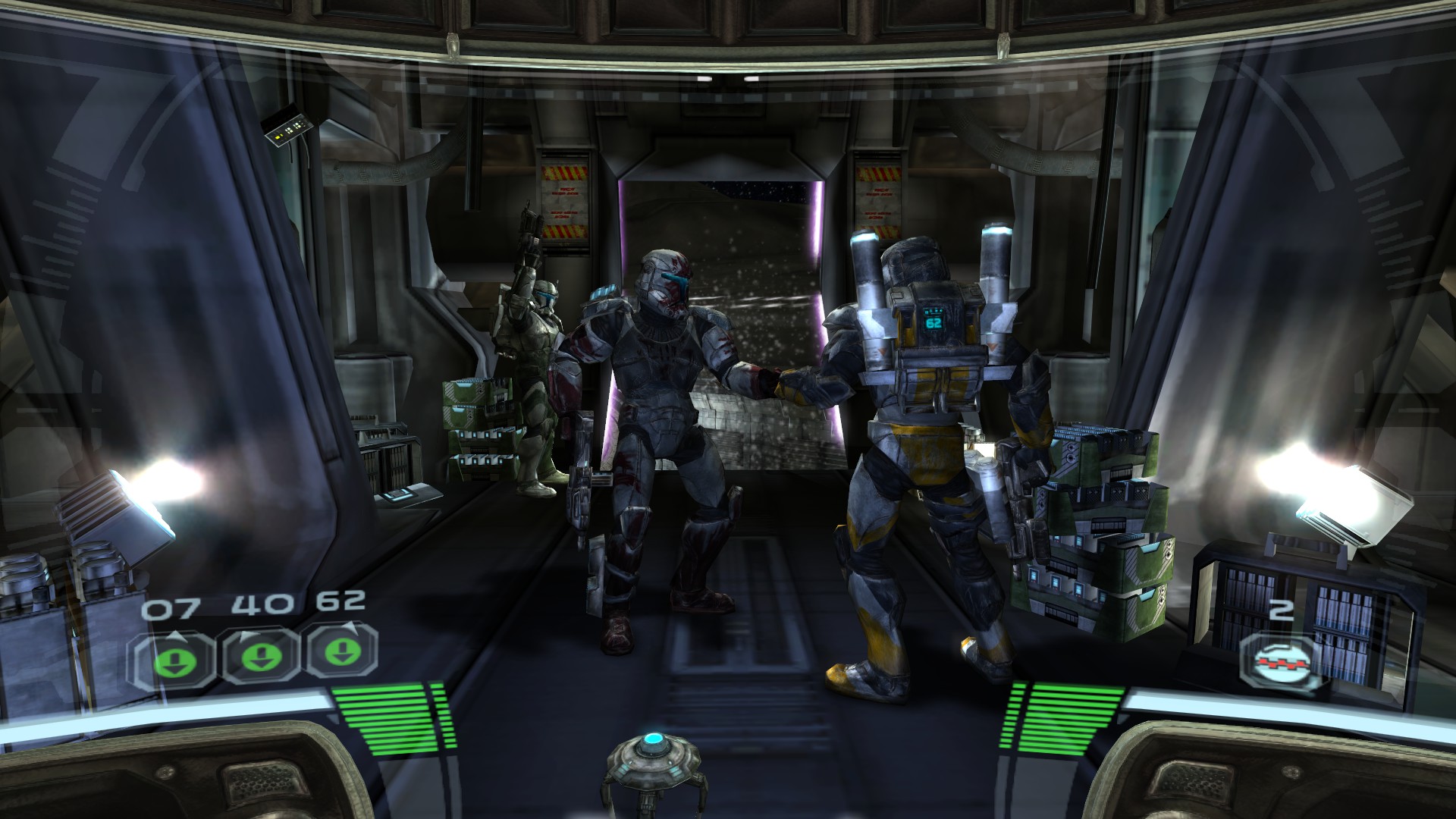Select squad member 62 status icon
The image size is (1456, 819).
pyautogui.click(x=340, y=654)
